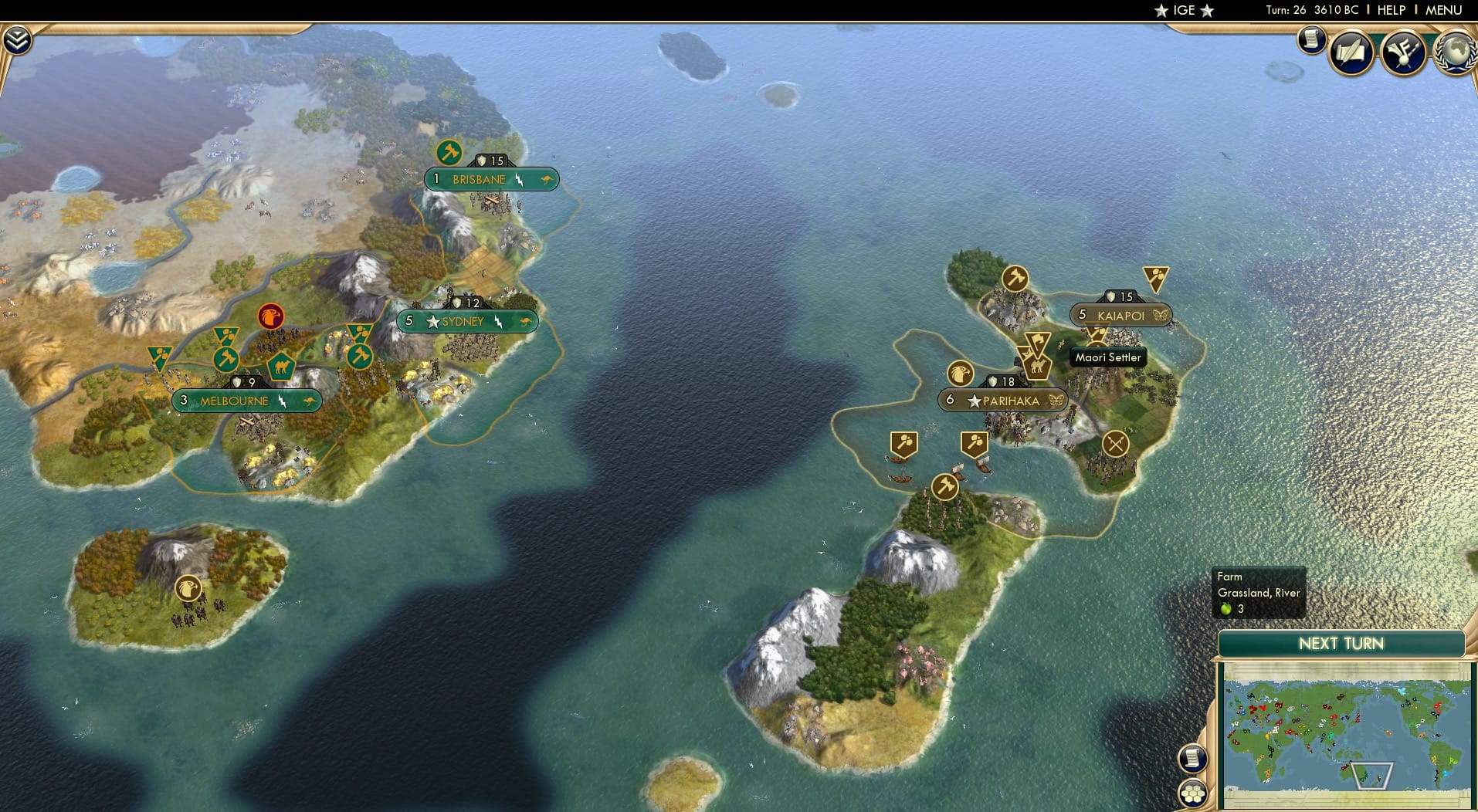Click Brisbane's production hammer icon
This screenshot has height=812, width=1478.
point(448,154)
